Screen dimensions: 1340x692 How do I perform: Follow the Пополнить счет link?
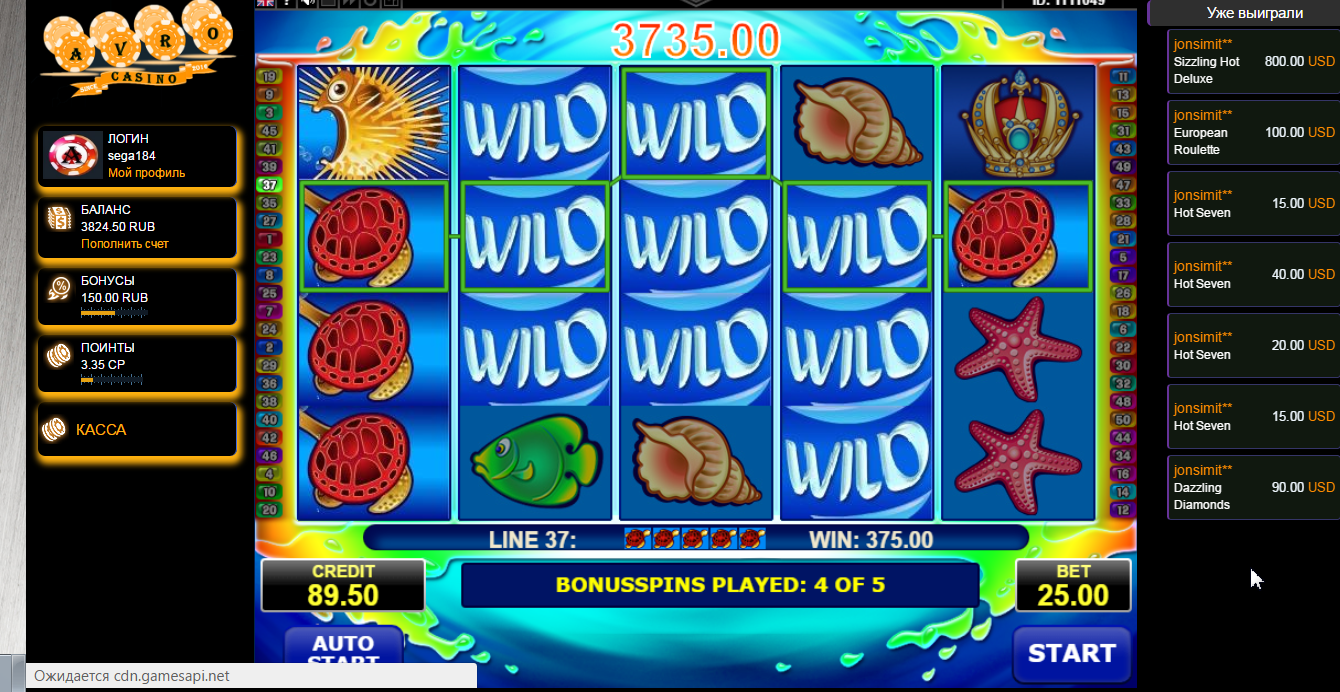point(124,244)
